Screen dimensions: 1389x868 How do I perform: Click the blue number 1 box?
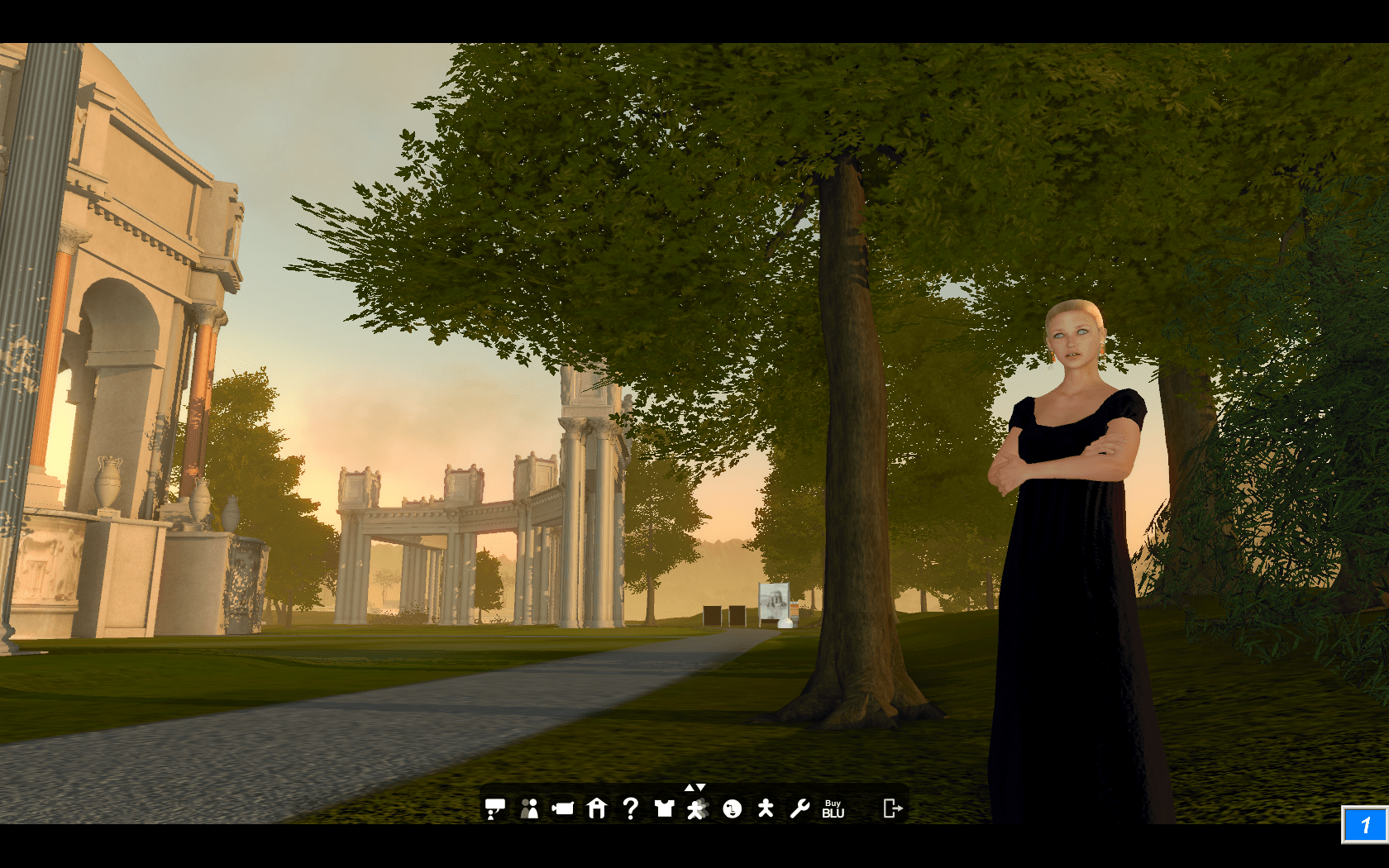(x=1364, y=825)
